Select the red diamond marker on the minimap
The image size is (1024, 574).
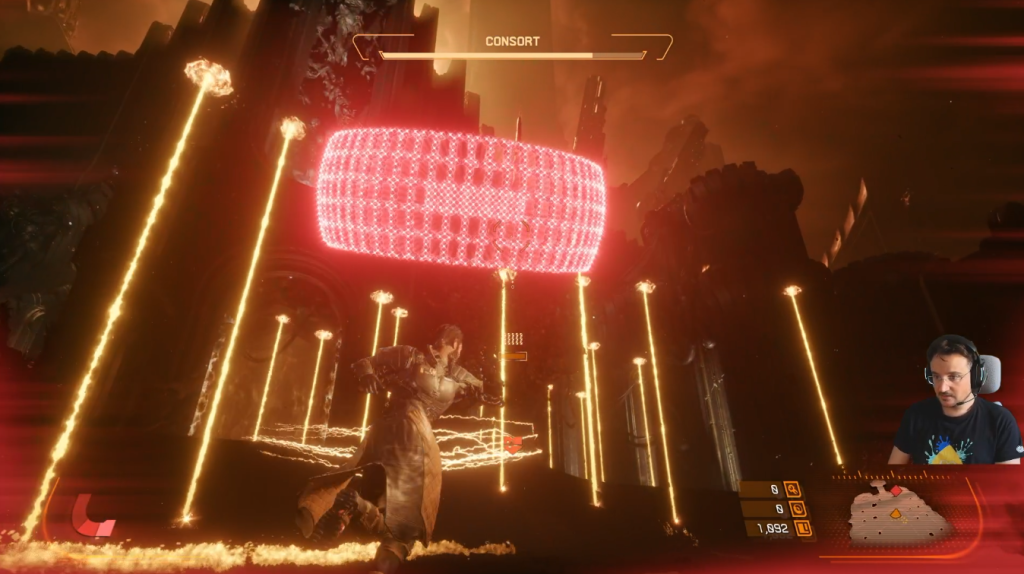[x=896, y=492]
